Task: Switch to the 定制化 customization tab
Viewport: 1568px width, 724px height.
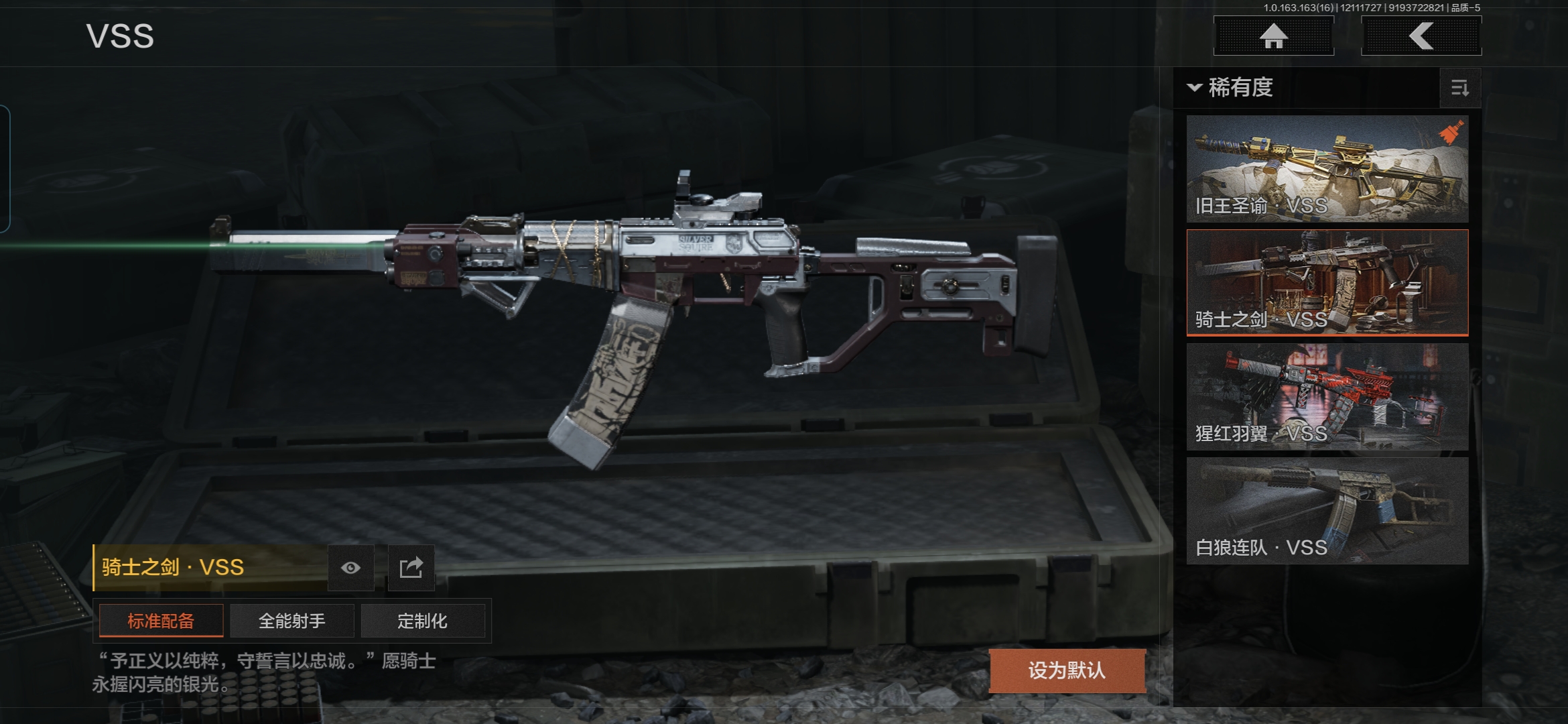Action: pyautogui.click(x=422, y=621)
